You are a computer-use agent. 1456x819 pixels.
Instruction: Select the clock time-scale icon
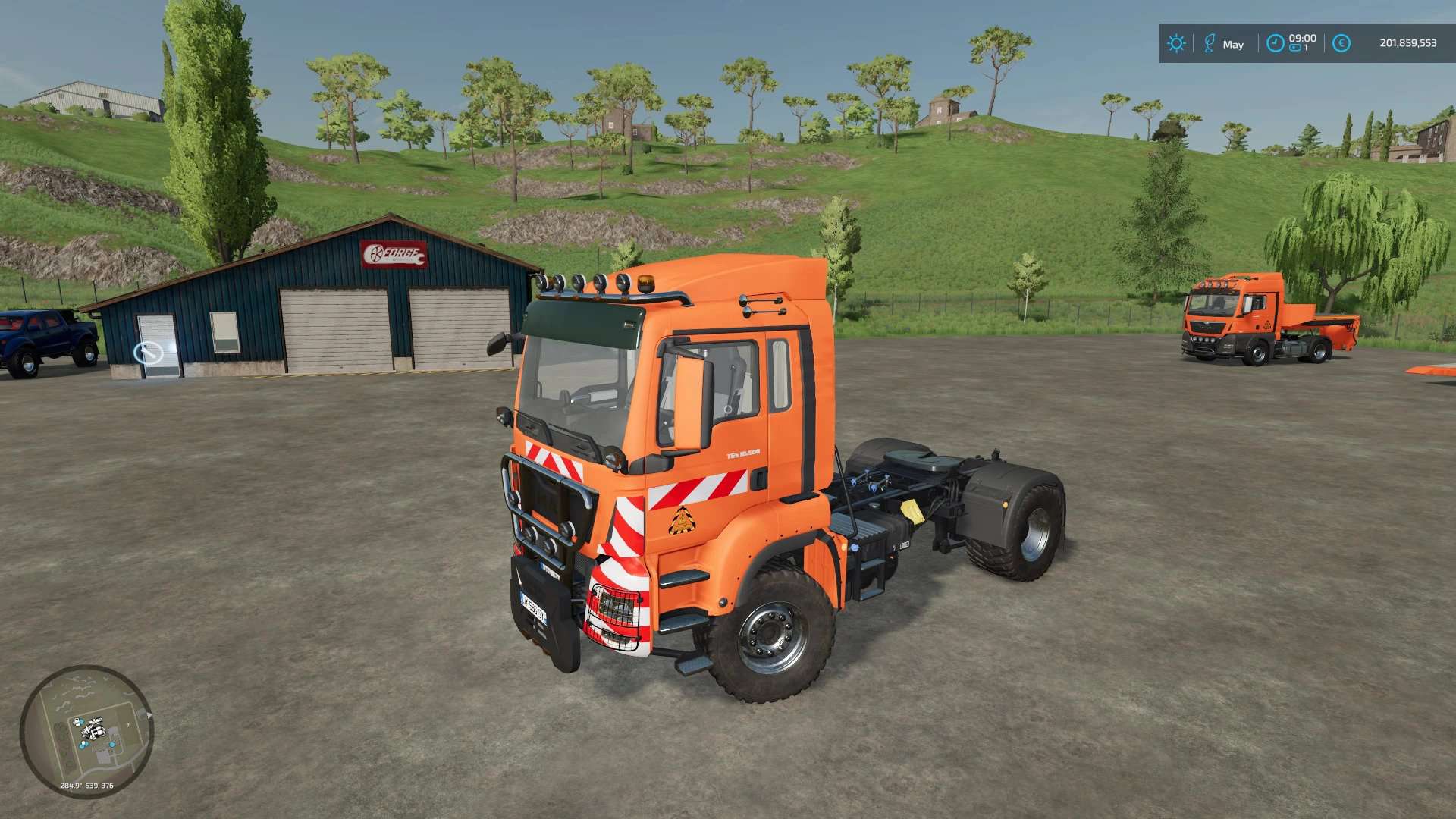tap(1276, 43)
